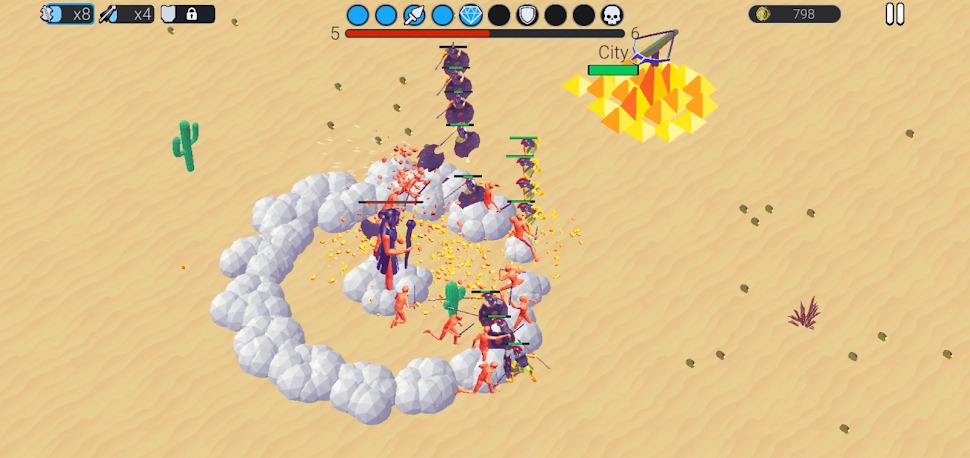Pause the game
The height and width of the screenshot is (458, 970).
(895, 14)
